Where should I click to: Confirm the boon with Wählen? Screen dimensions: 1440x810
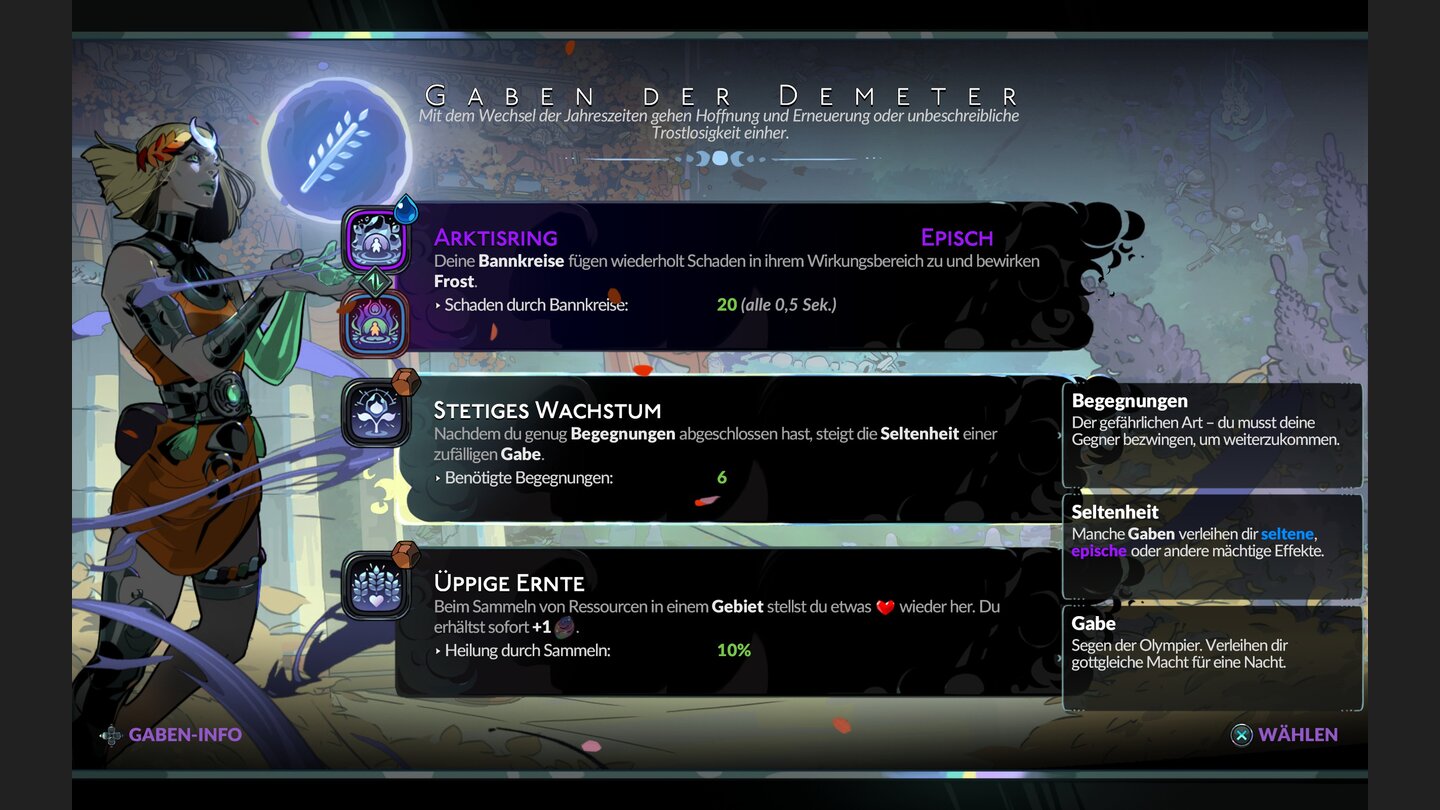pos(1300,734)
